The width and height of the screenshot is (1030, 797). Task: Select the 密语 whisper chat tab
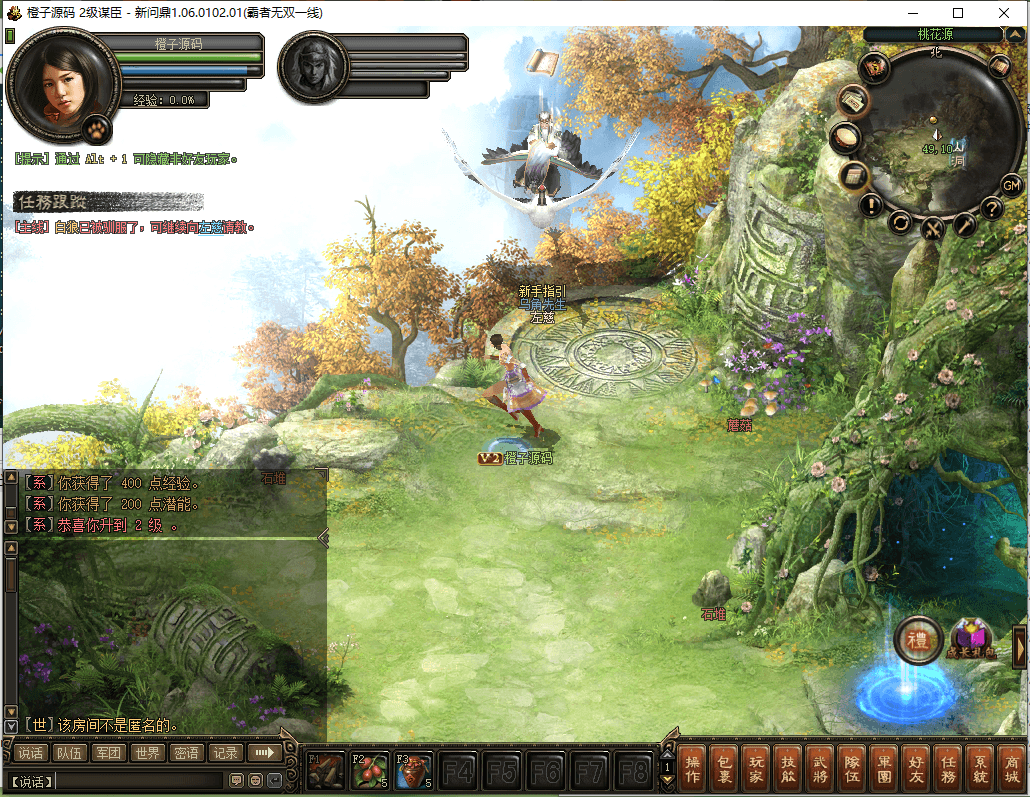(186, 753)
